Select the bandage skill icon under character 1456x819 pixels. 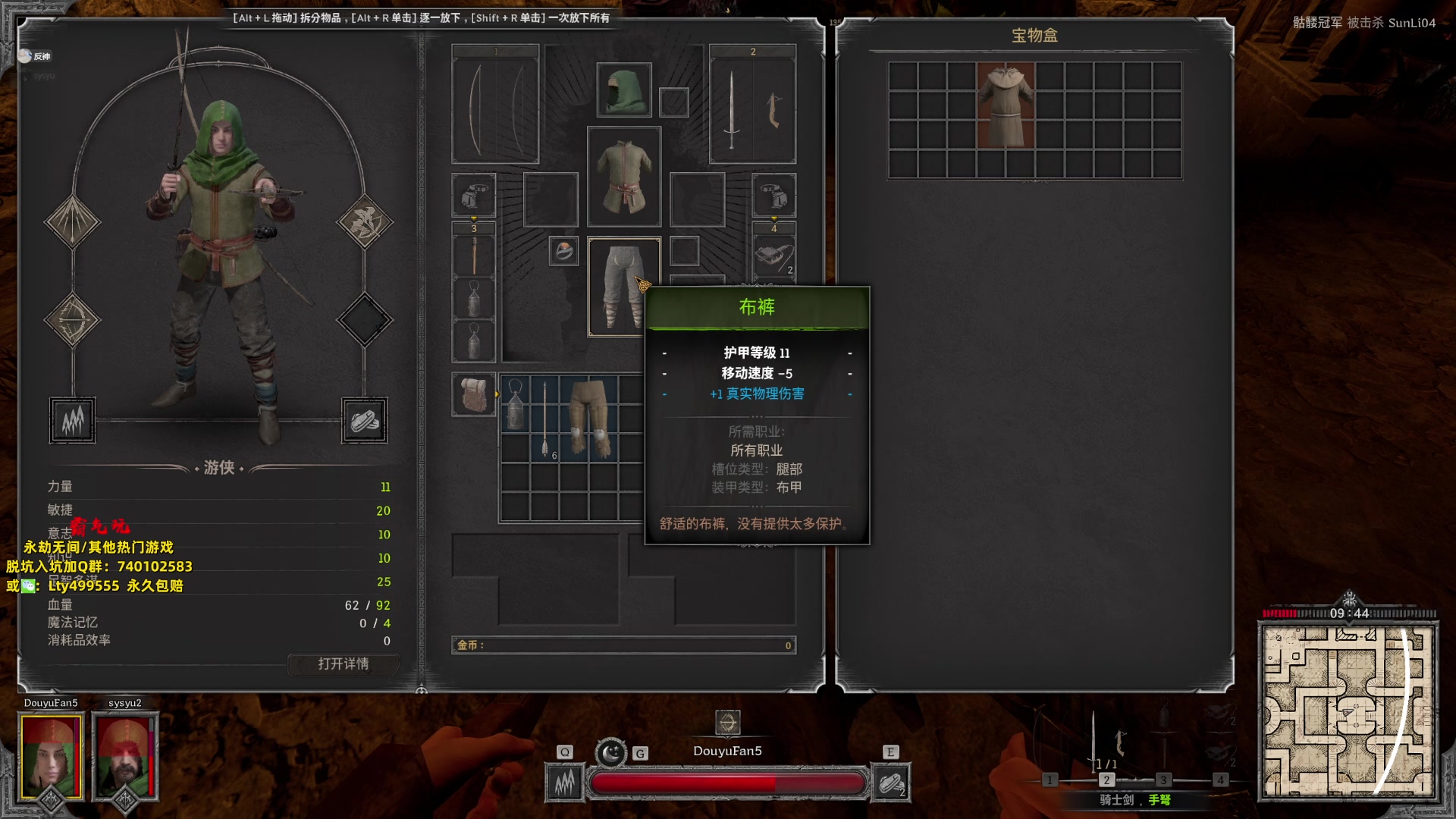click(364, 420)
